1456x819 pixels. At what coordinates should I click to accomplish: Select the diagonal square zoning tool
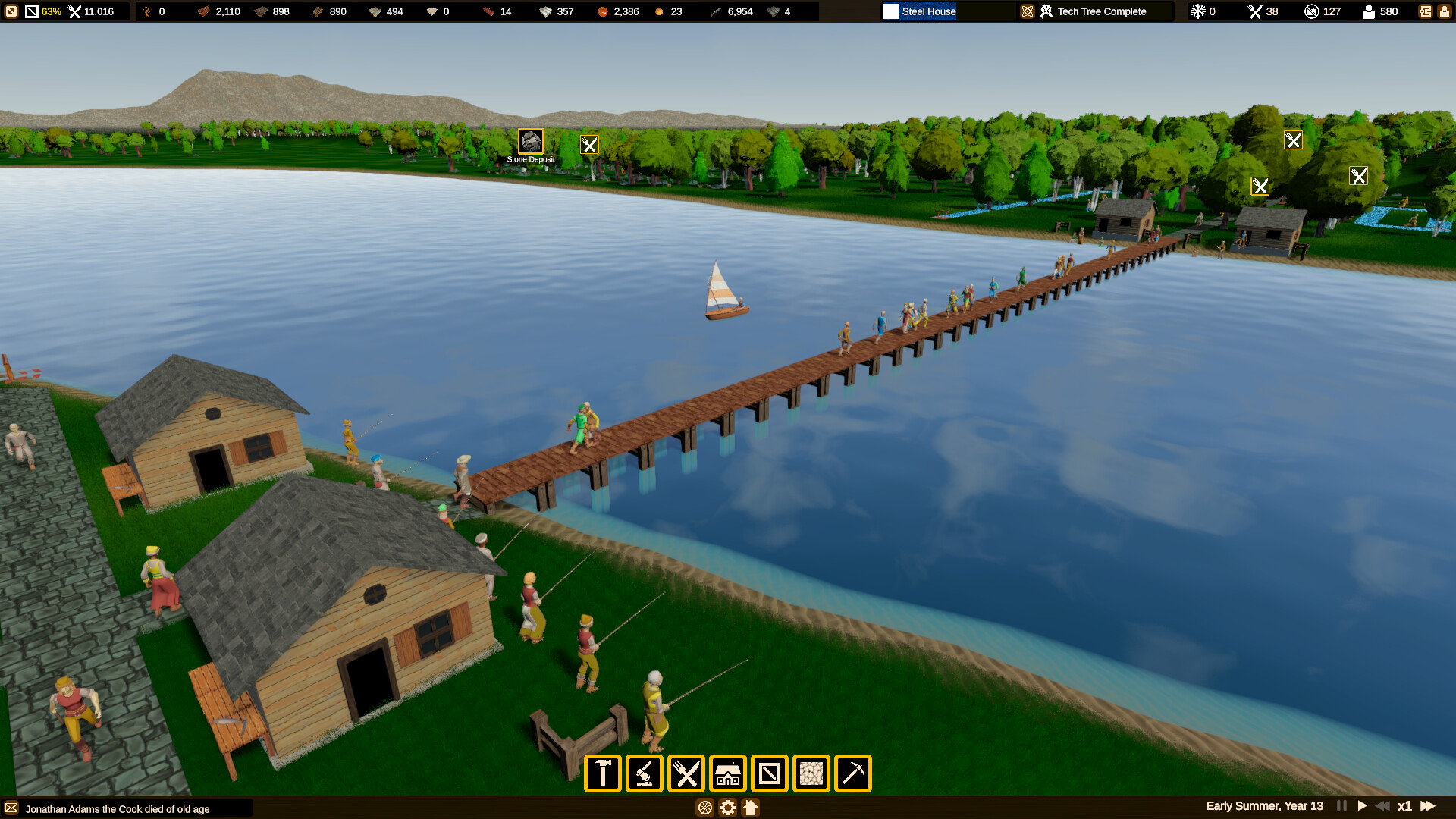click(x=770, y=773)
